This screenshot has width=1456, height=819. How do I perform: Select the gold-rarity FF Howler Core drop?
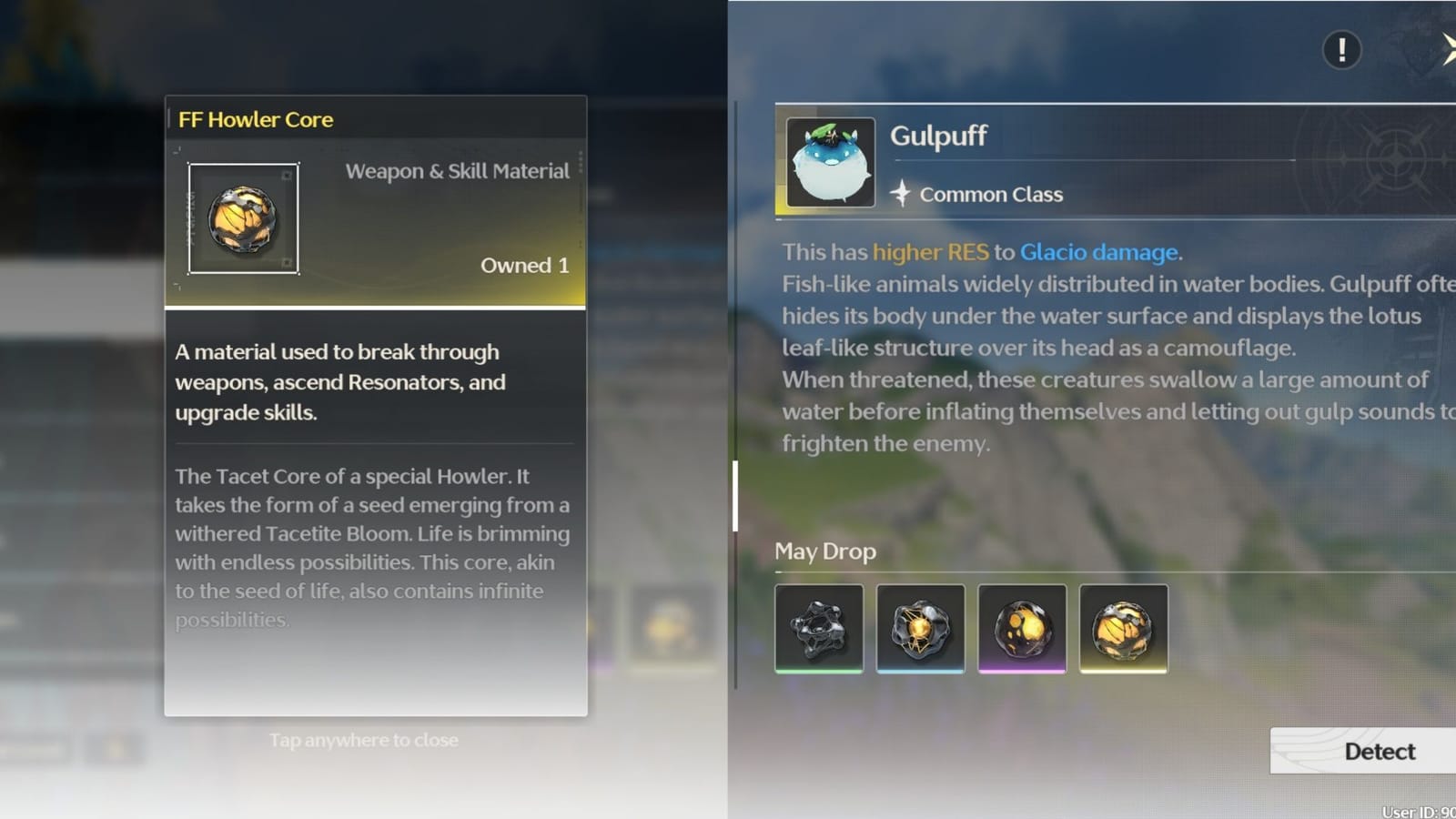pos(1124,628)
